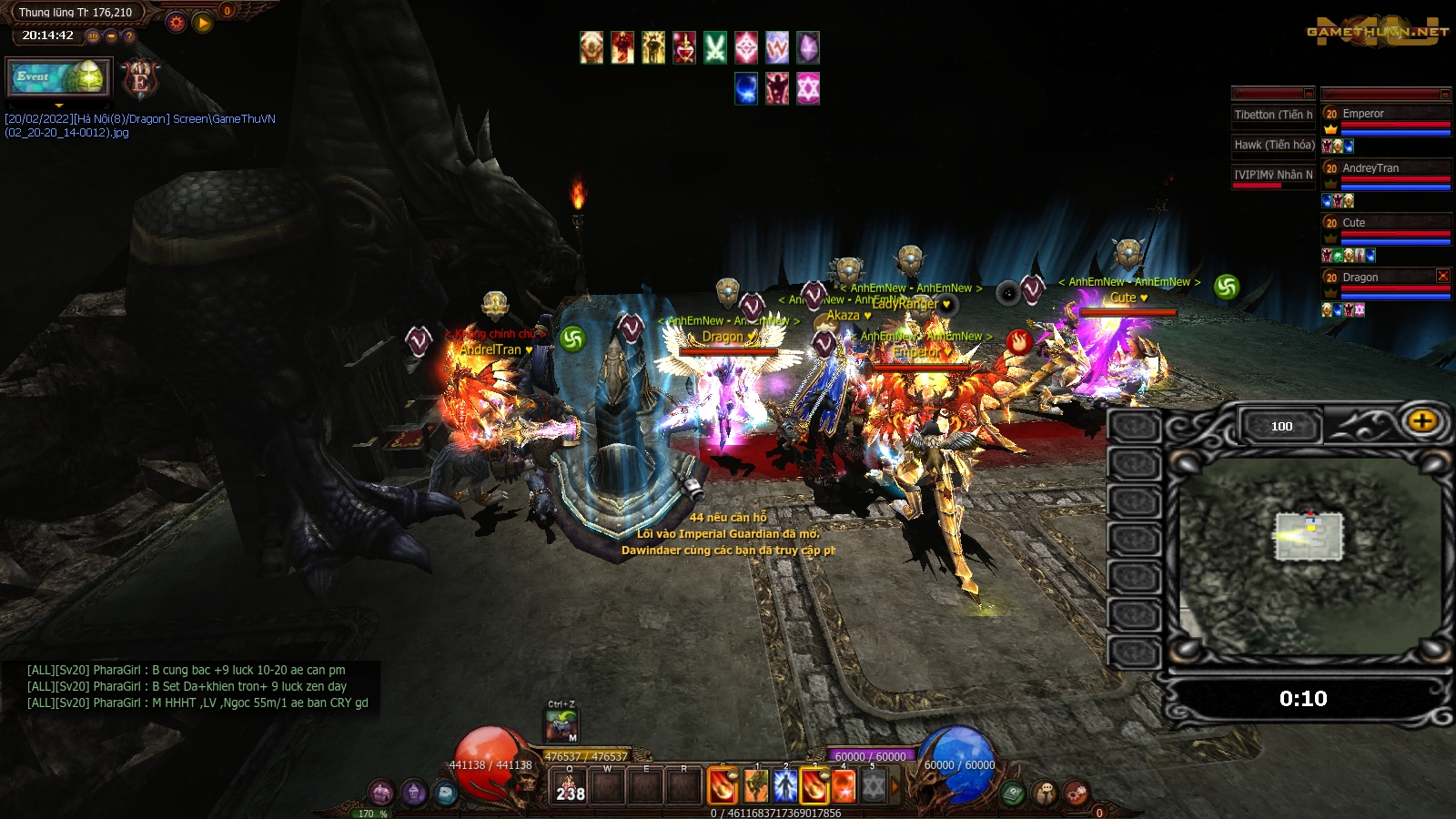Image resolution: width=1456 pixels, height=819 pixels.
Task: Select party member Cute
Action: point(1386,224)
